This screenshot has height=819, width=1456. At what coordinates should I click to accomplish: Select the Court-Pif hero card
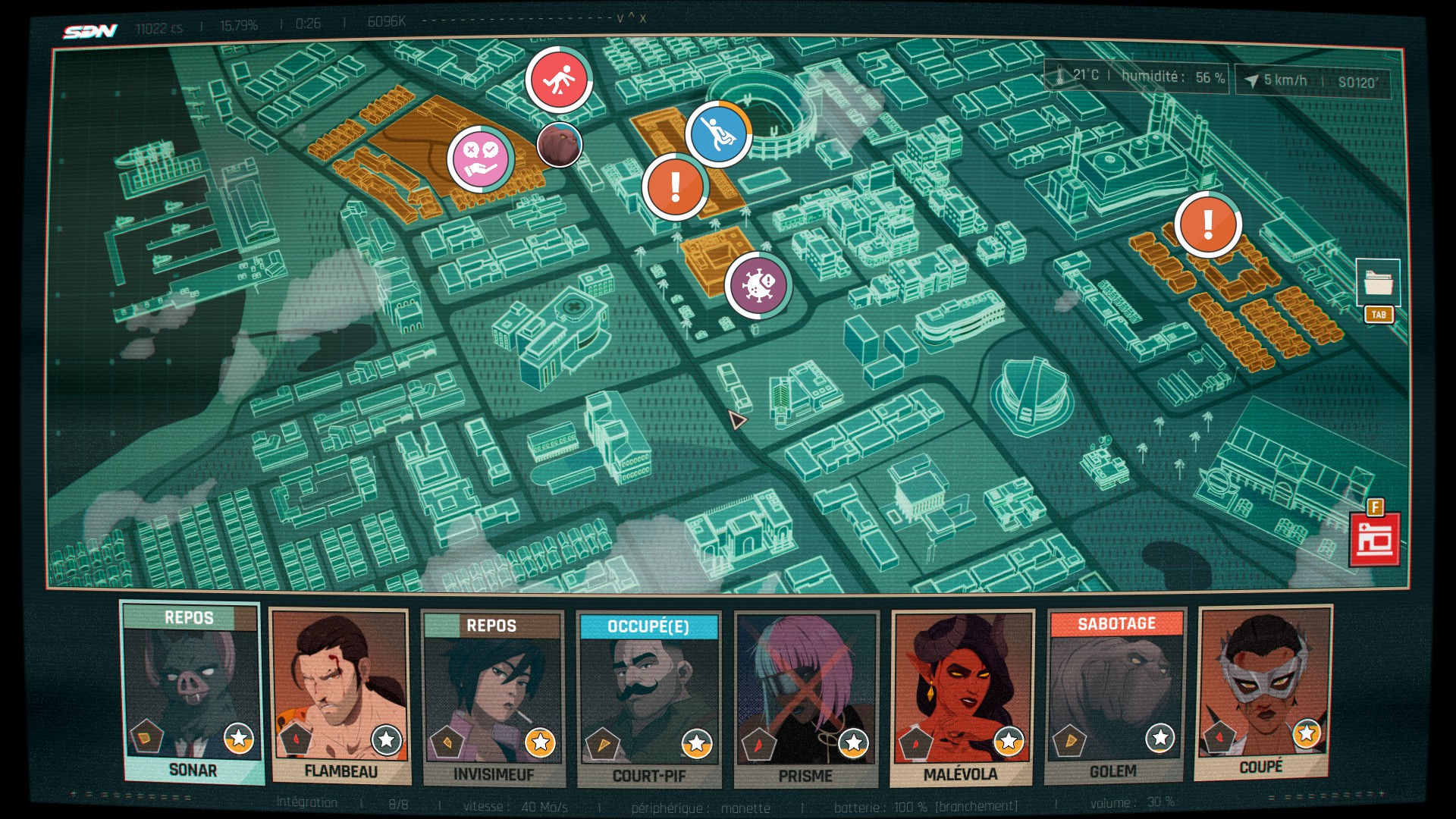tap(649, 699)
